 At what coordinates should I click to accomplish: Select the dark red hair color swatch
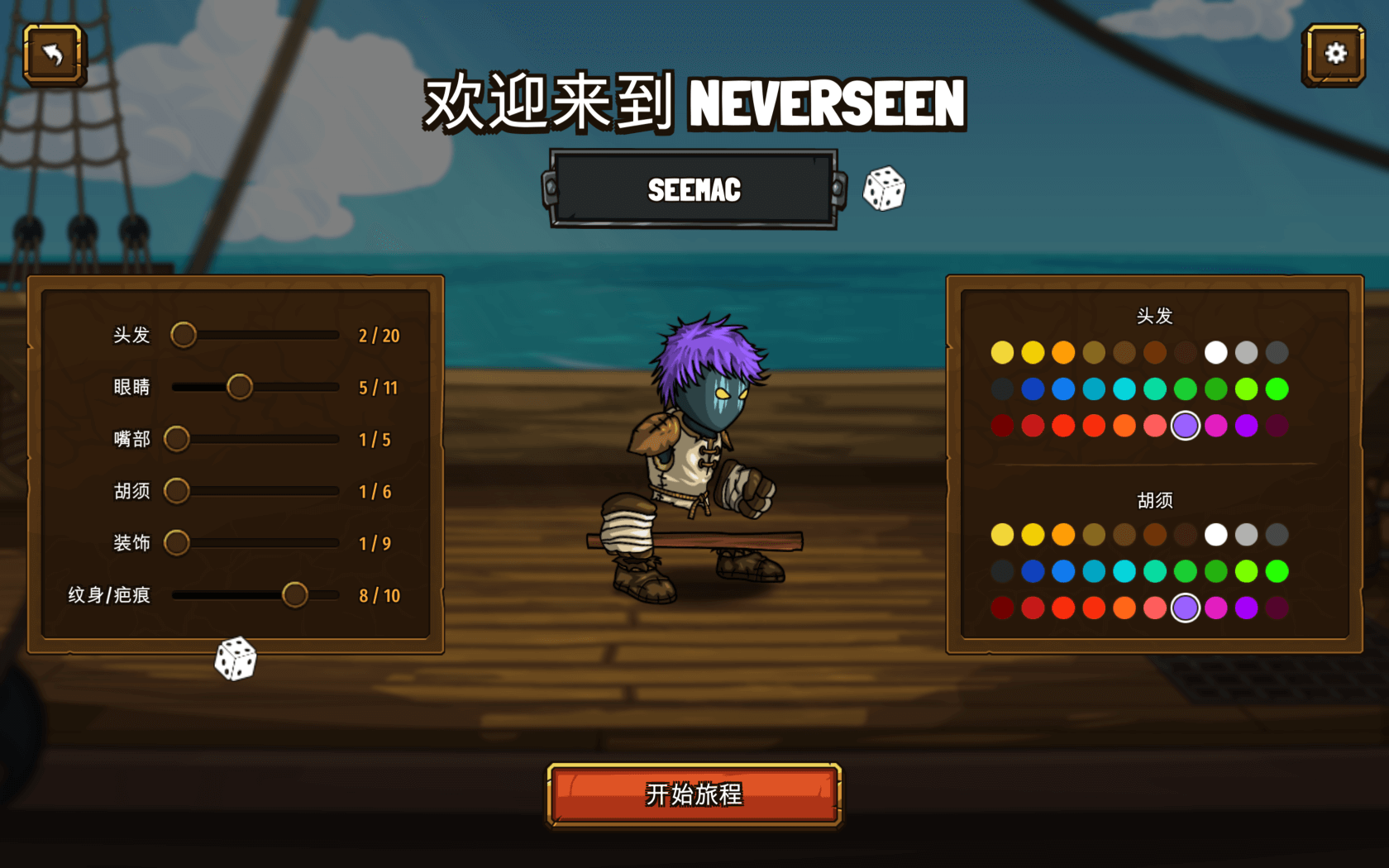[1002, 426]
